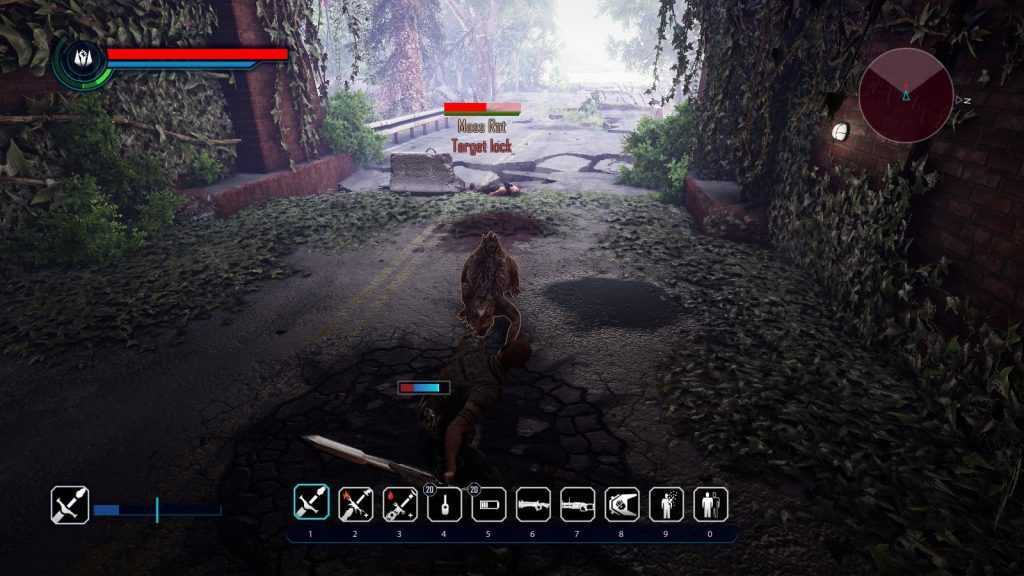The width and height of the screenshot is (1024, 576).
Task: Activate the sparkle figure ability in slot 9
Action: coord(667,504)
